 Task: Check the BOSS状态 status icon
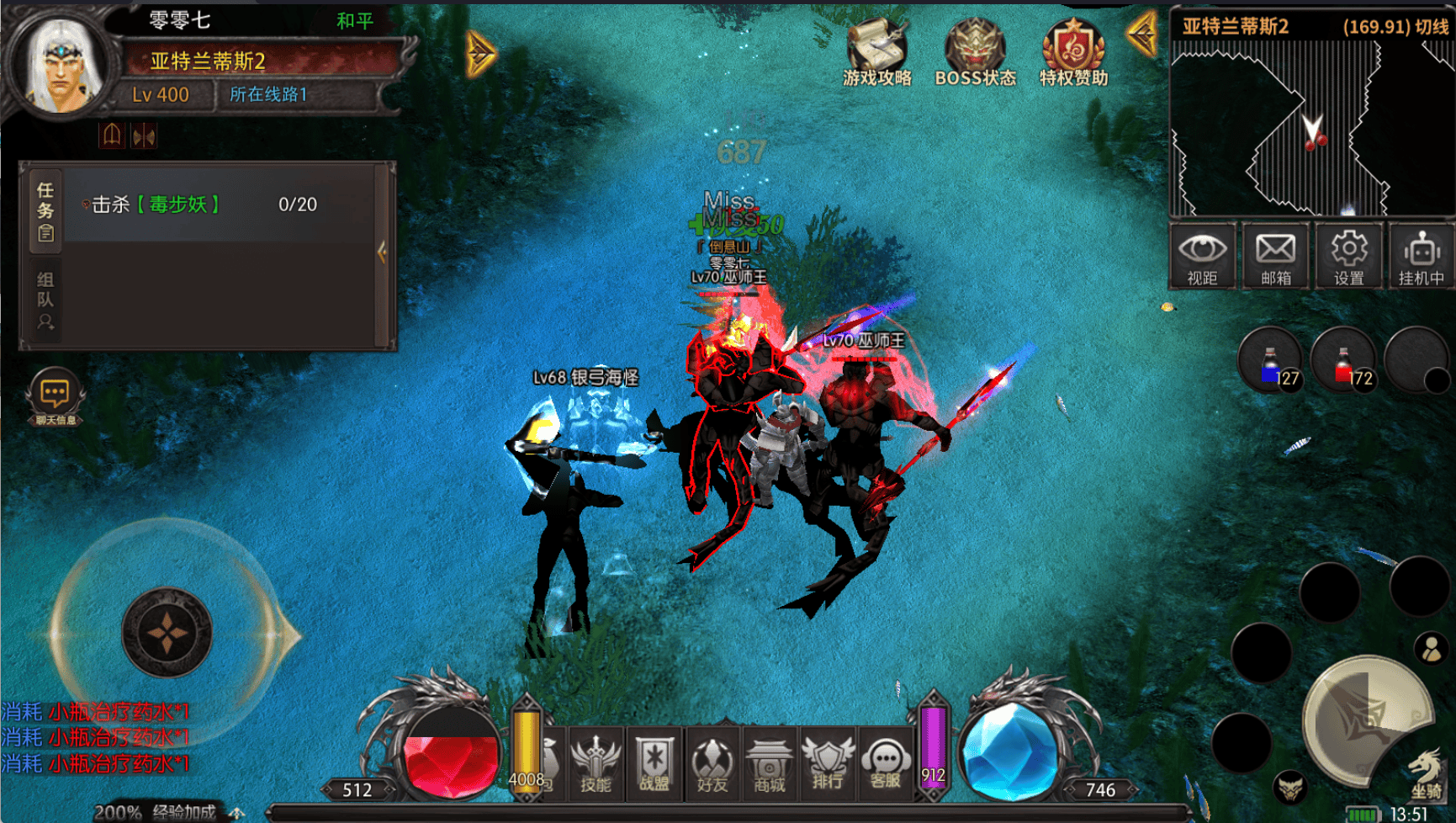[x=975, y=52]
